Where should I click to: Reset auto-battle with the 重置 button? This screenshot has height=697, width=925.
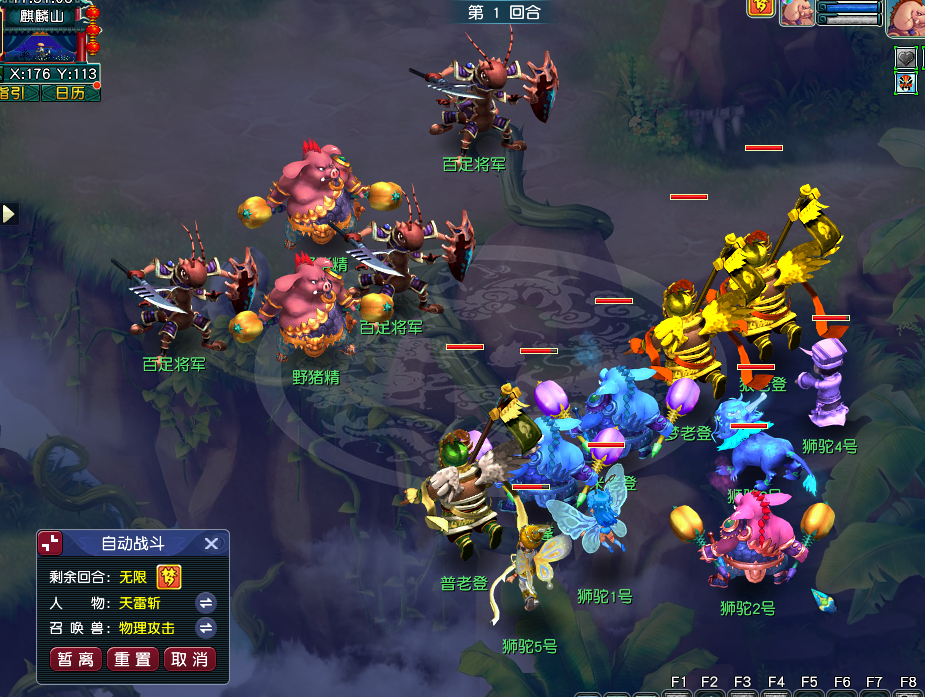point(134,659)
